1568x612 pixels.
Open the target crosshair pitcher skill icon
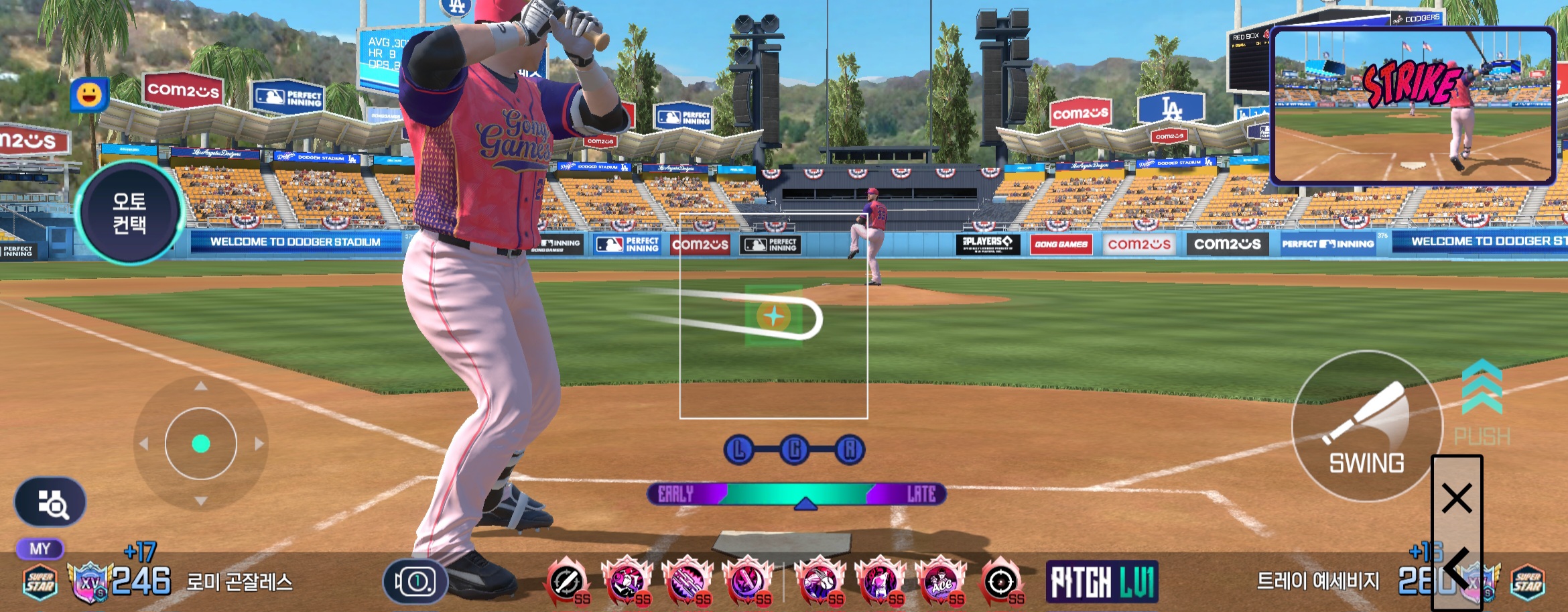[x=1001, y=581]
